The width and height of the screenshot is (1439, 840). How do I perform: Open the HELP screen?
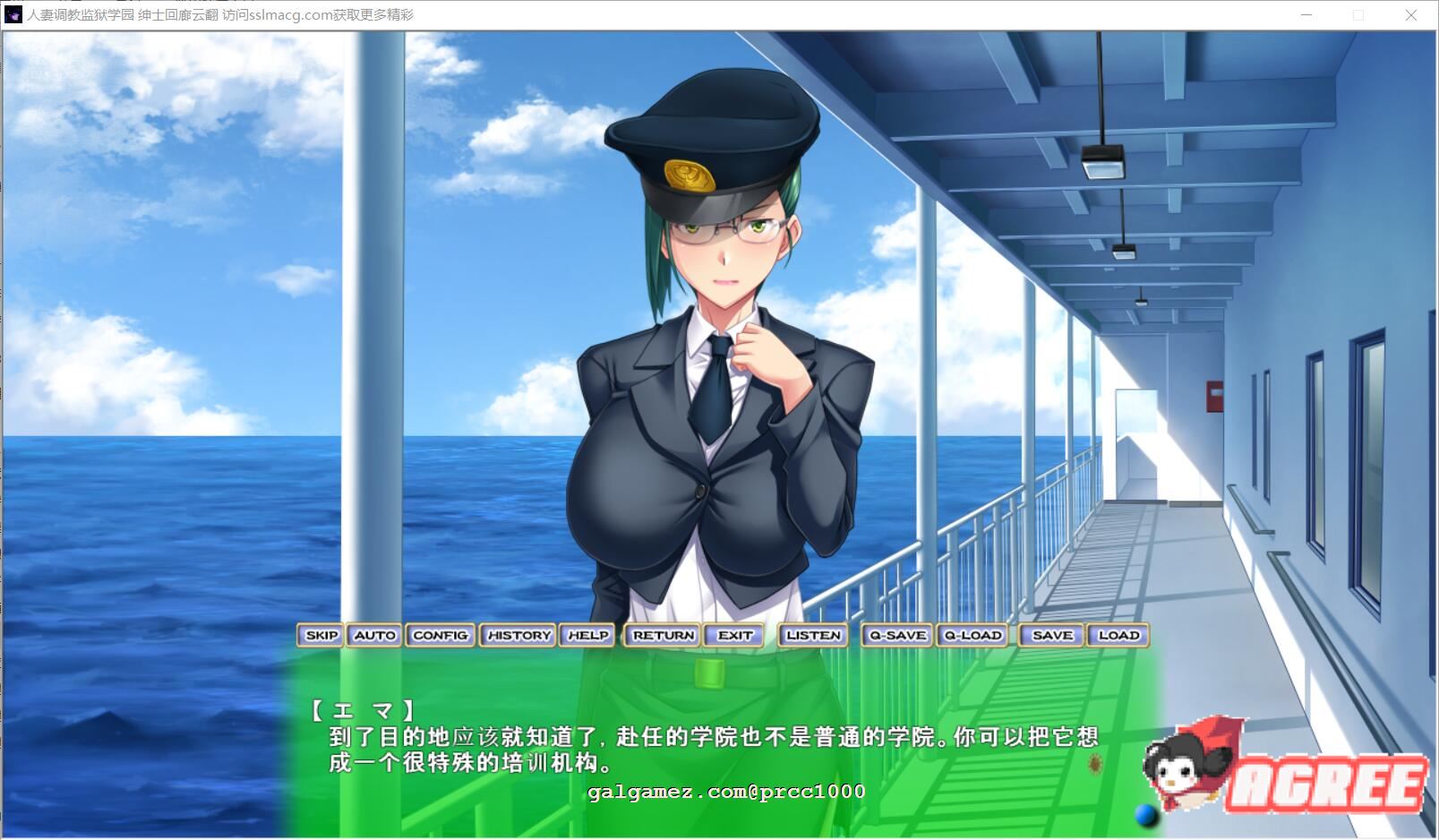(x=587, y=635)
